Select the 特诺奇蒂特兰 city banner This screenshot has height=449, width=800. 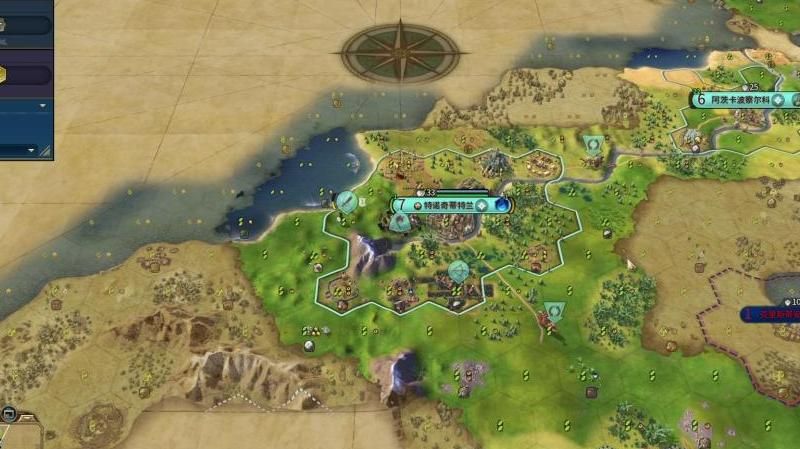pos(440,205)
